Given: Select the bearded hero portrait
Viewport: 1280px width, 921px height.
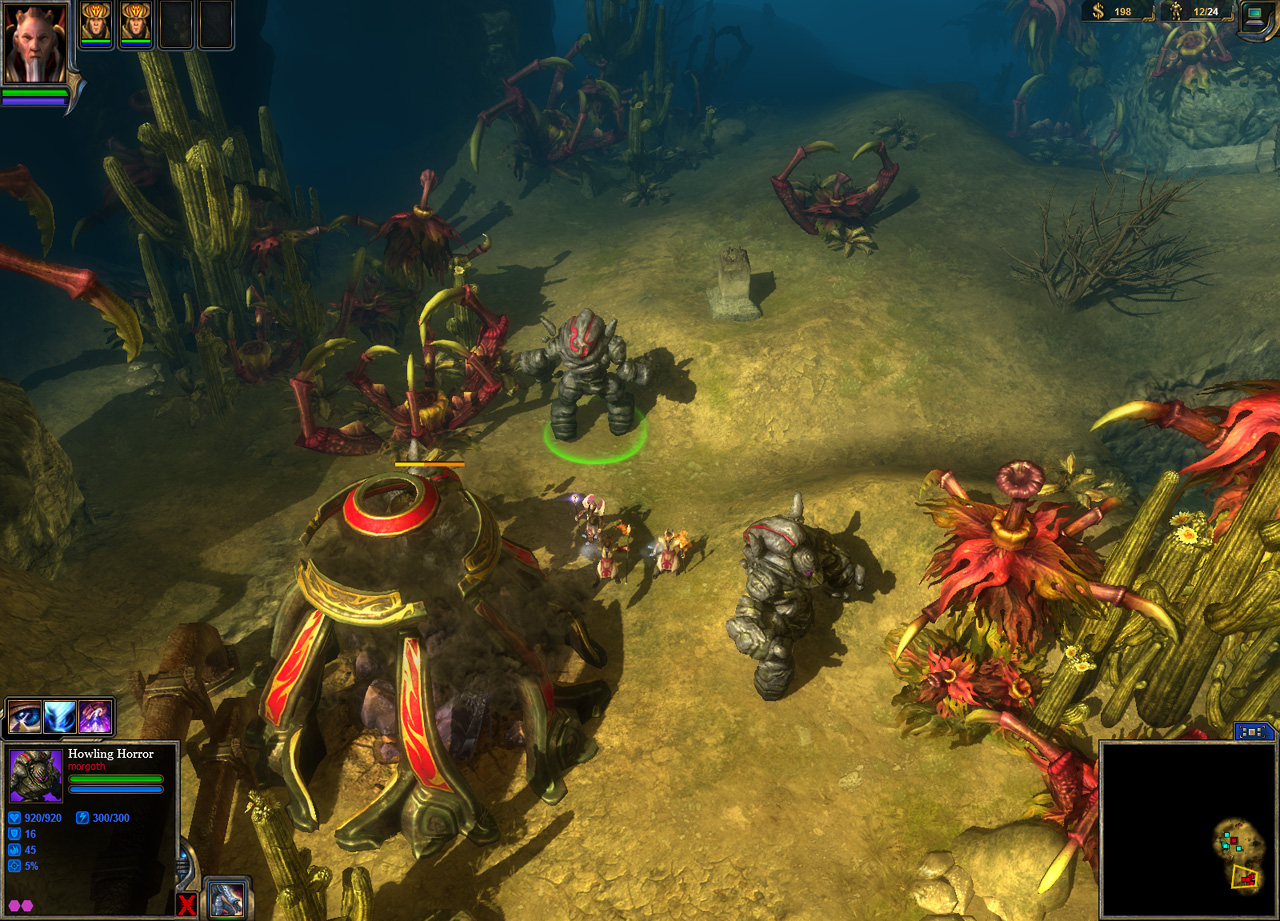Looking at the screenshot, I should point(36,43).
